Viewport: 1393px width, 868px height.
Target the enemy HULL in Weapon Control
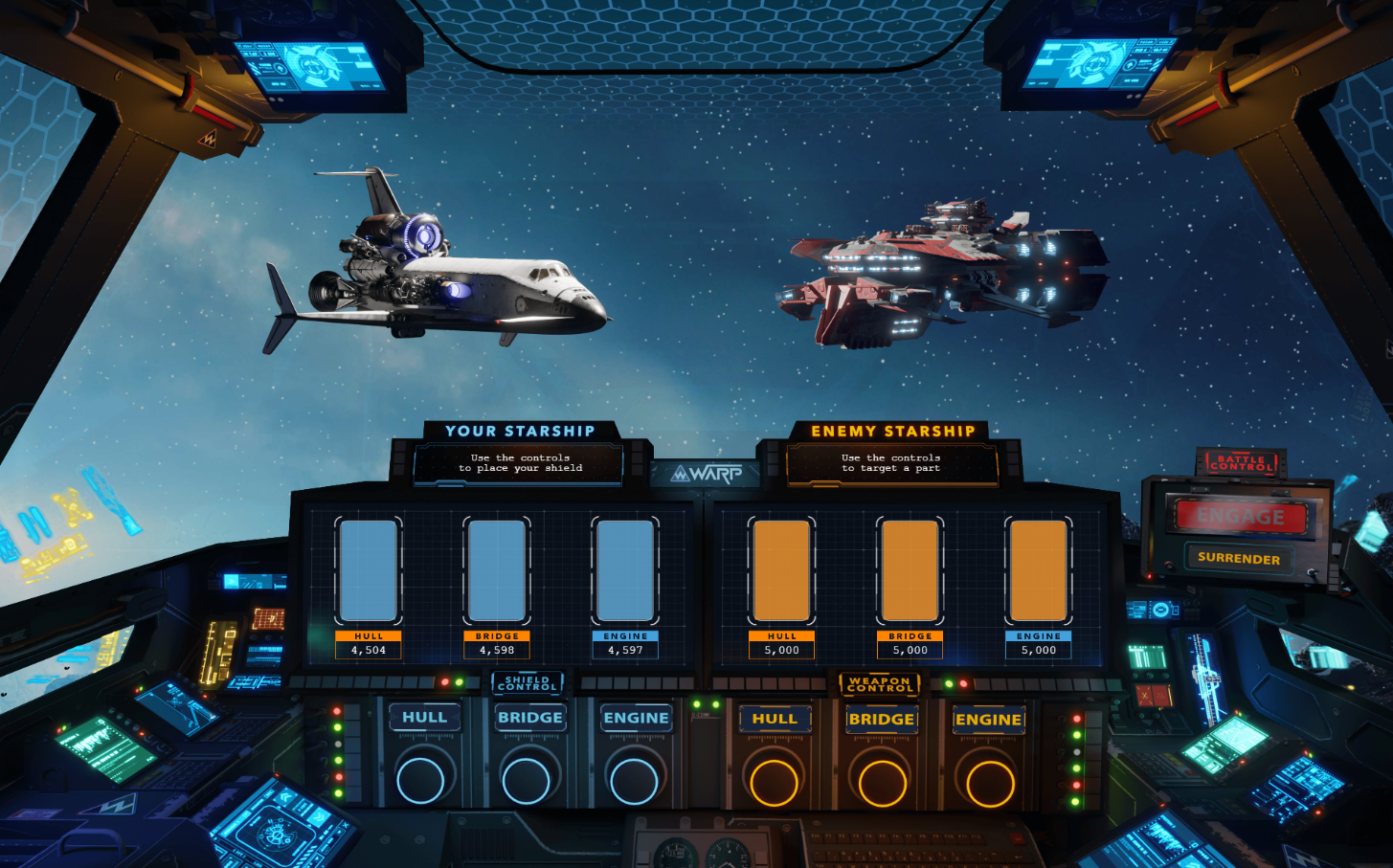[775, 719]
